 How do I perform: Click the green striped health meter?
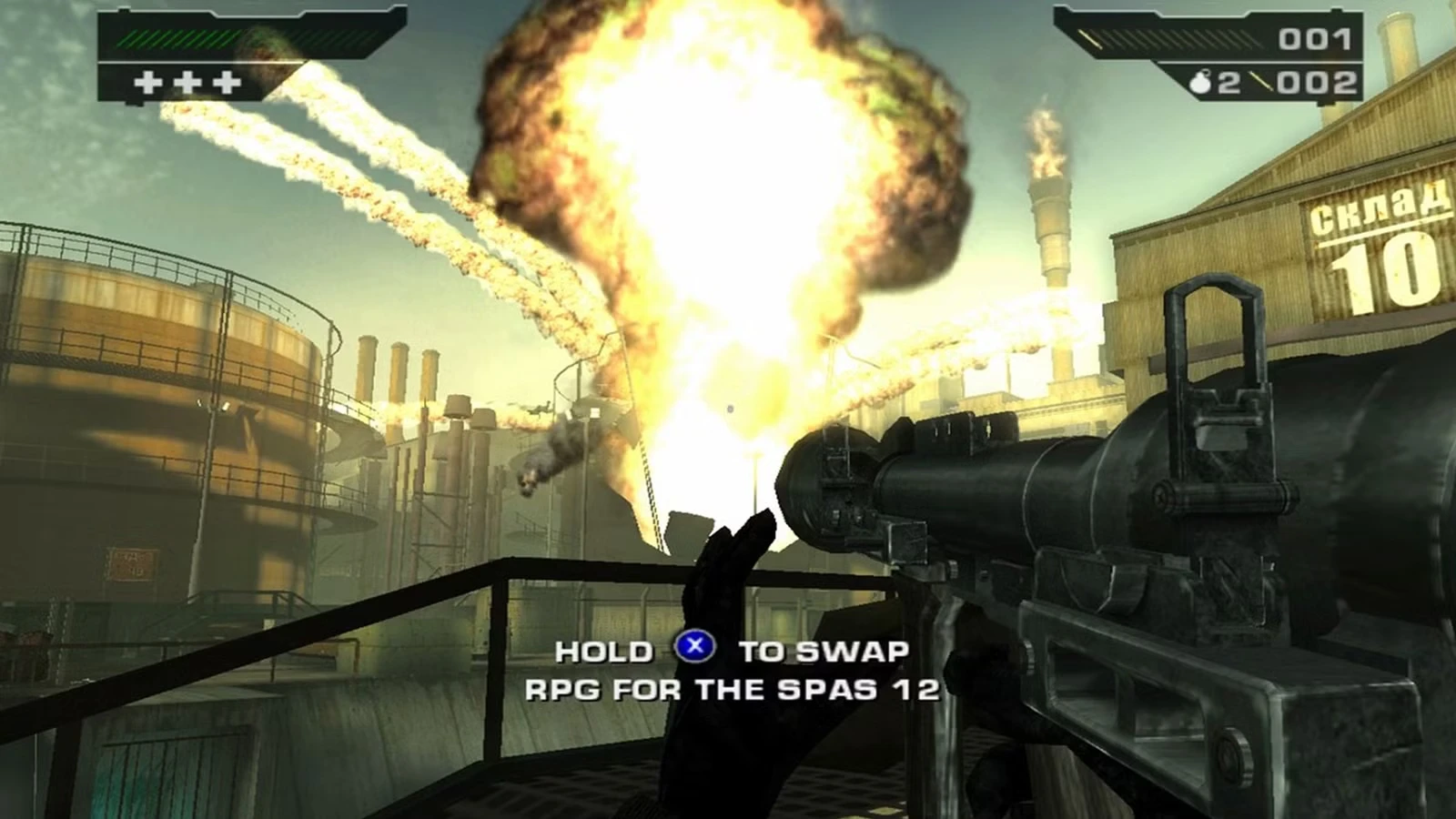coord(177,38)
